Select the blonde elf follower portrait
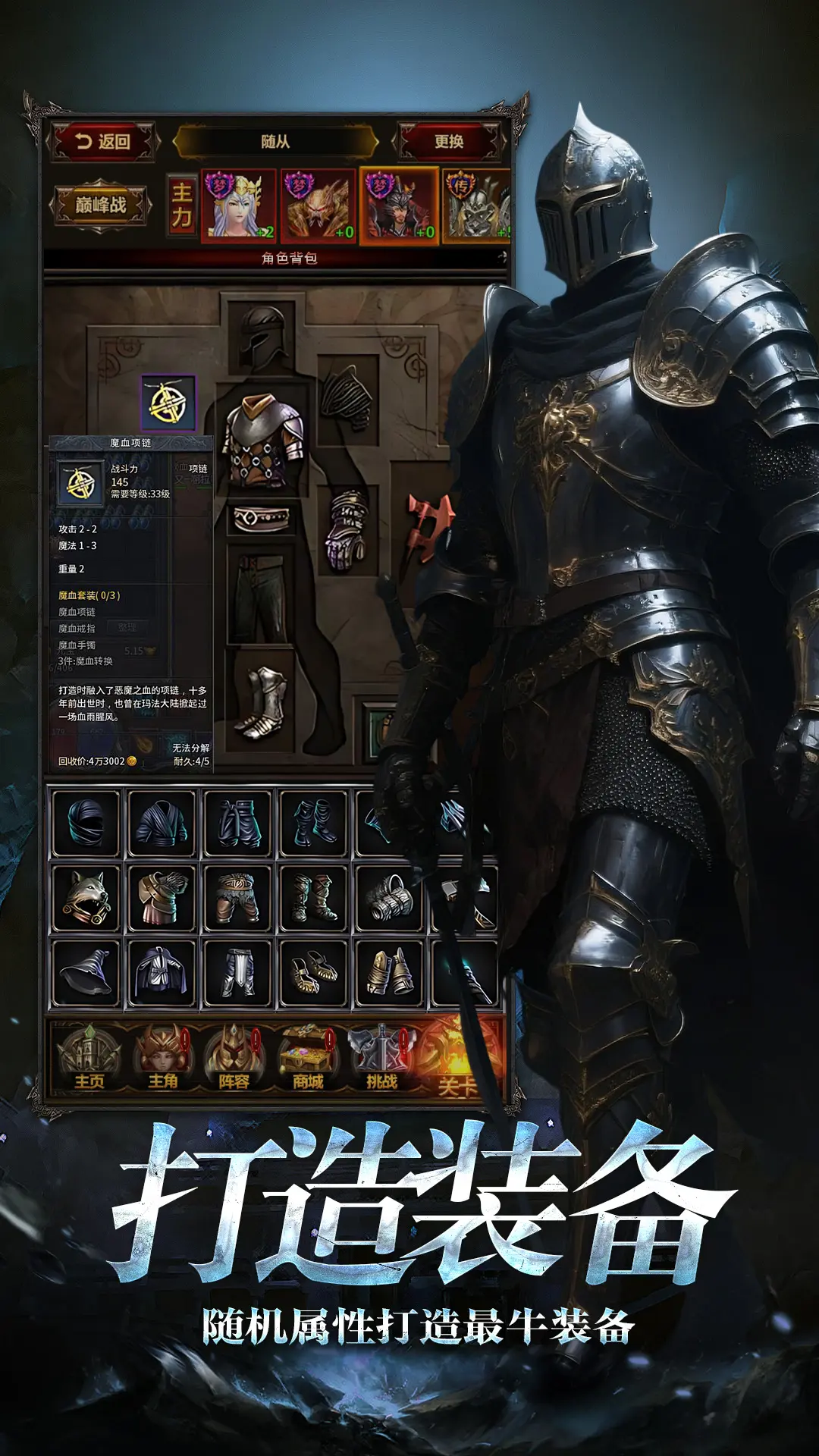Image resolution: width=819 pixels, height=1456 pixels. click(x=238, y=206)
